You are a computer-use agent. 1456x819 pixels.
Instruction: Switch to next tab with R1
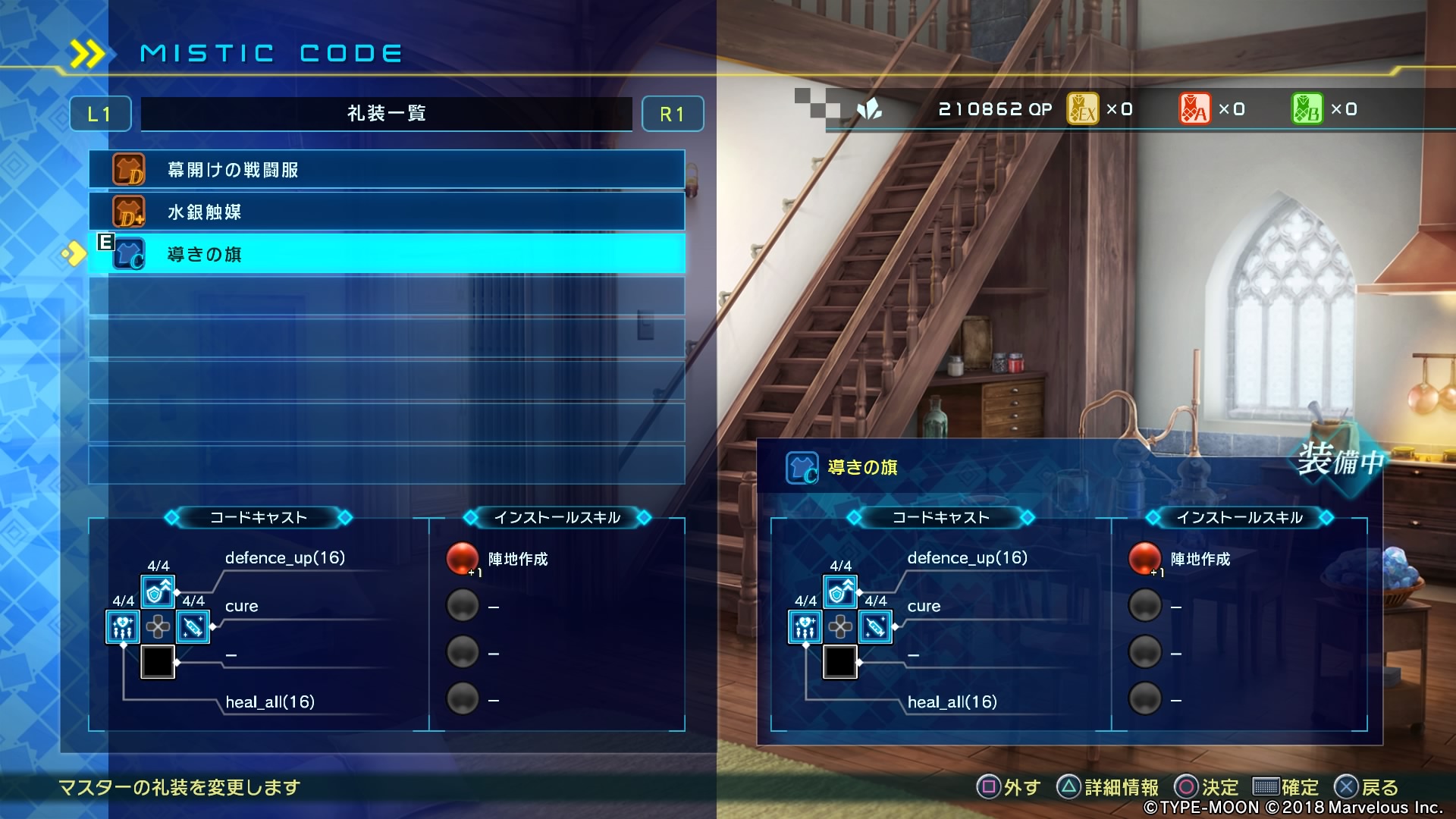[x=672, y=114]
